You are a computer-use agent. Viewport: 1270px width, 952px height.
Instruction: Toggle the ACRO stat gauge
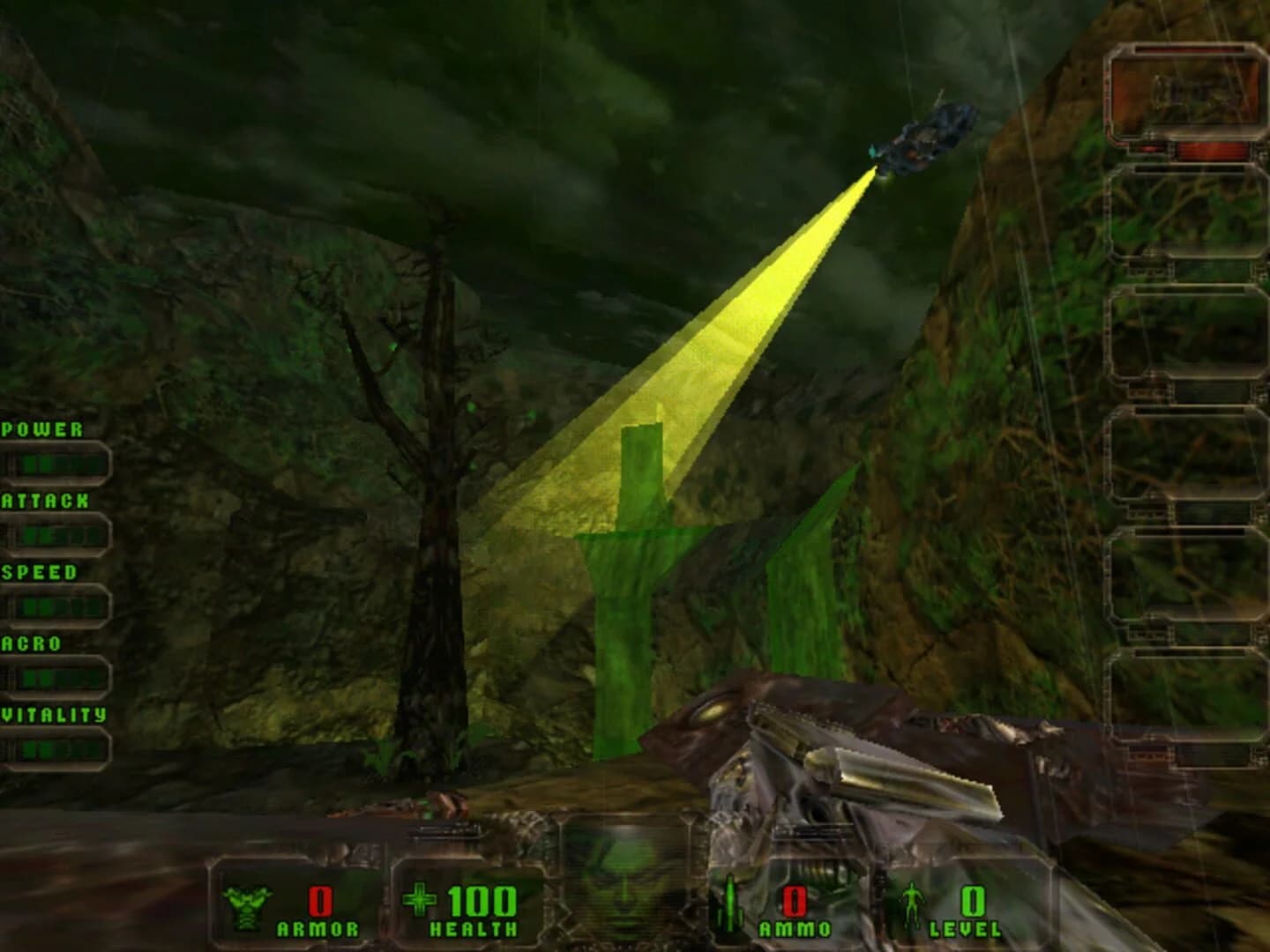point(57,676)
